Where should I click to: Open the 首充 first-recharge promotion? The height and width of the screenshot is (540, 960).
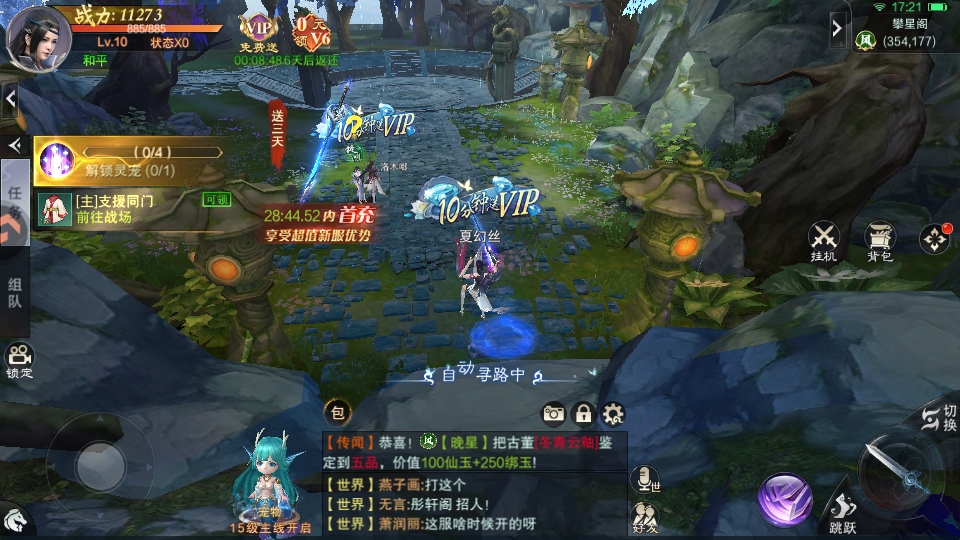pyautogui.click(x=320, y=223)
